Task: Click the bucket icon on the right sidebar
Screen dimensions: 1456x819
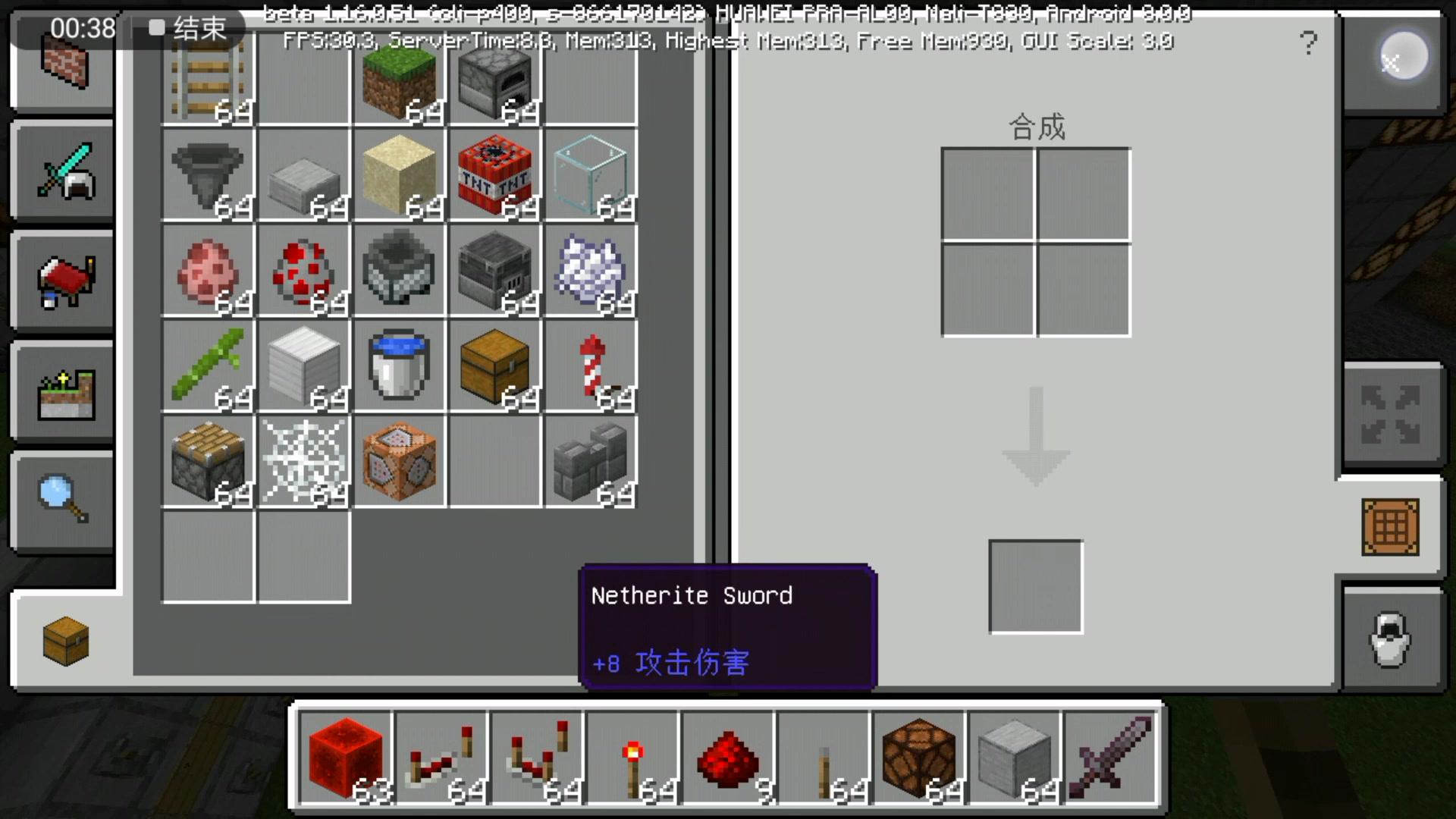Action: point(1392,641)
